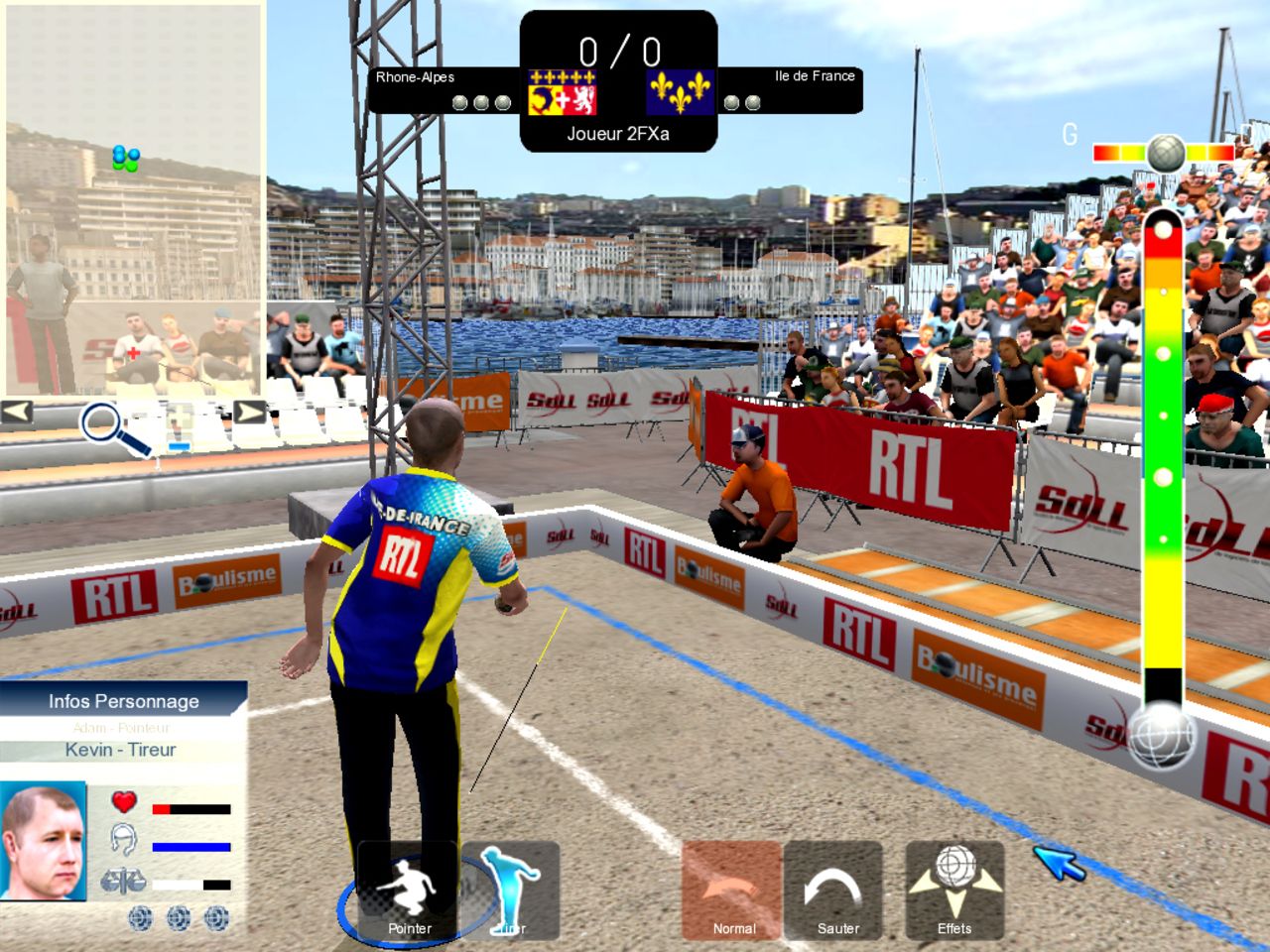
Task: Select Adam - Pointeur in character info
Action: click(123, 728)
